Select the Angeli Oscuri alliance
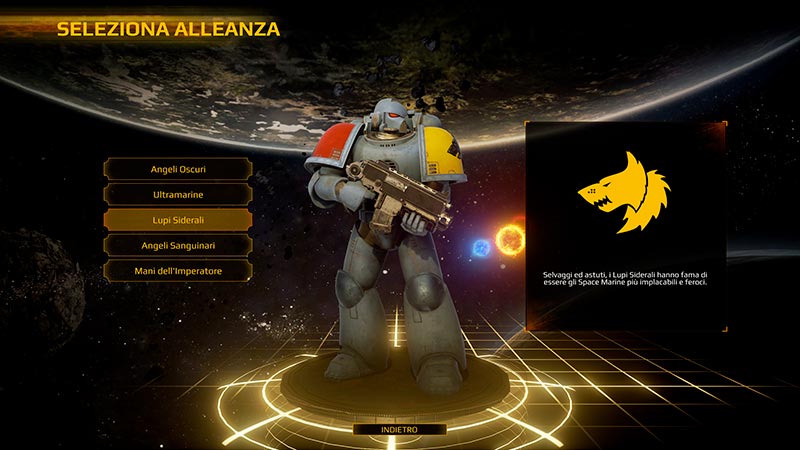Image resolution: width=800 pixels, height=450 pixels. click(x=177, y=168)
